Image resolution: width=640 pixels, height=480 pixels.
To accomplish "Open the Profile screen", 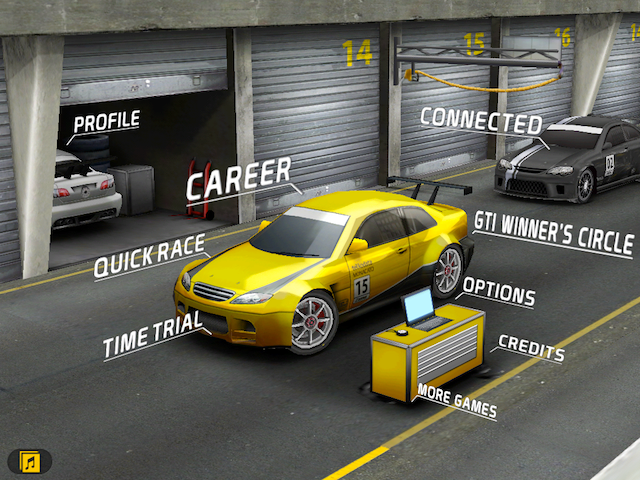I will pyautogui.click(x=106, y=122).
